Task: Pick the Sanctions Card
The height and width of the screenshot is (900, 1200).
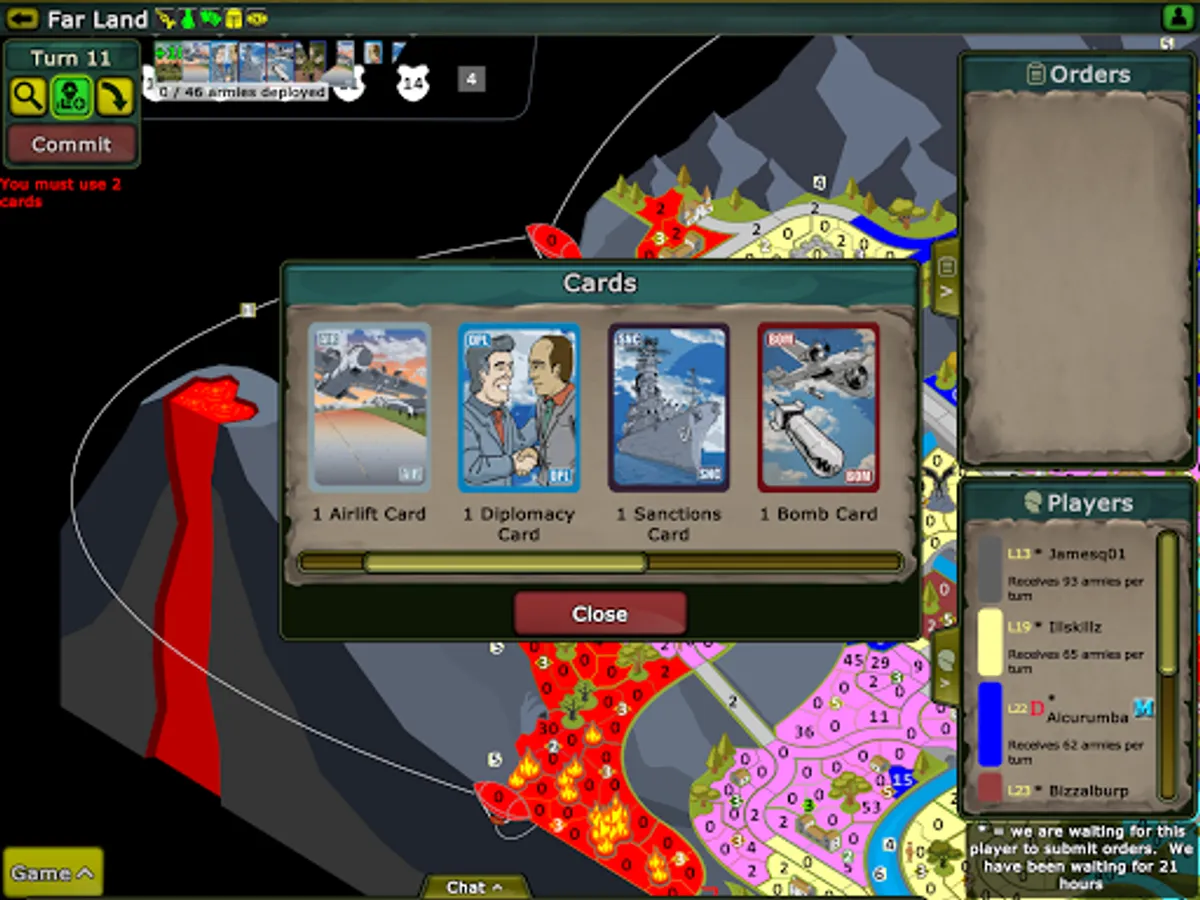Action: tap(668, 407)
